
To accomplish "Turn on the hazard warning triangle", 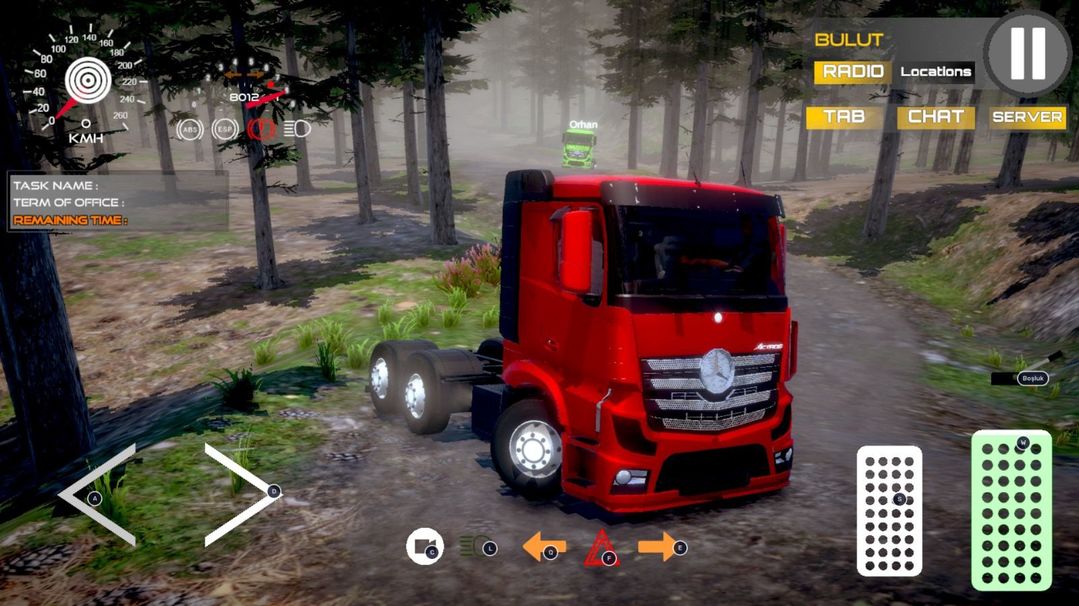I will point(601,548).
